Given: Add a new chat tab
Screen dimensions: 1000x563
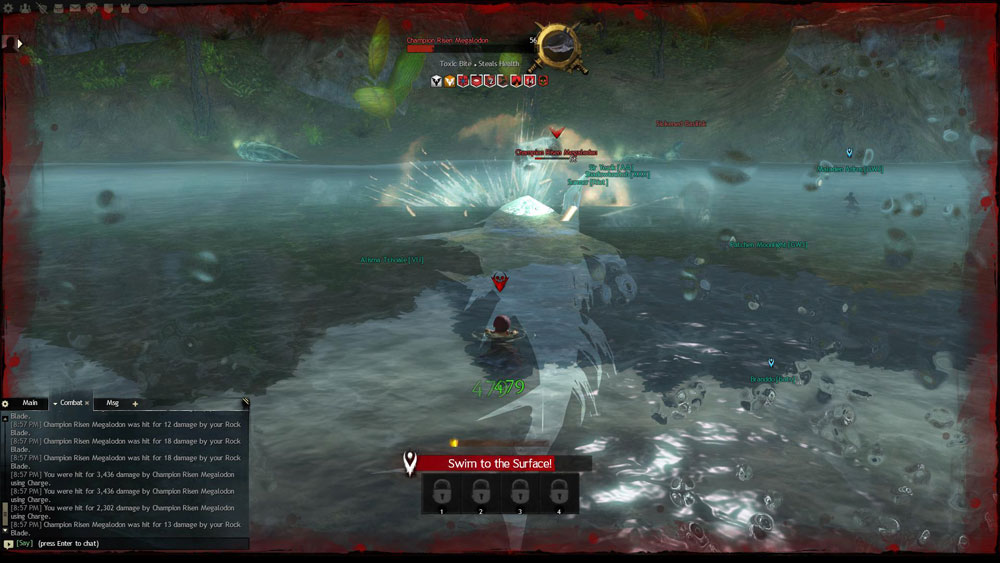Looking at the screenshot, I should click(135, 404).
